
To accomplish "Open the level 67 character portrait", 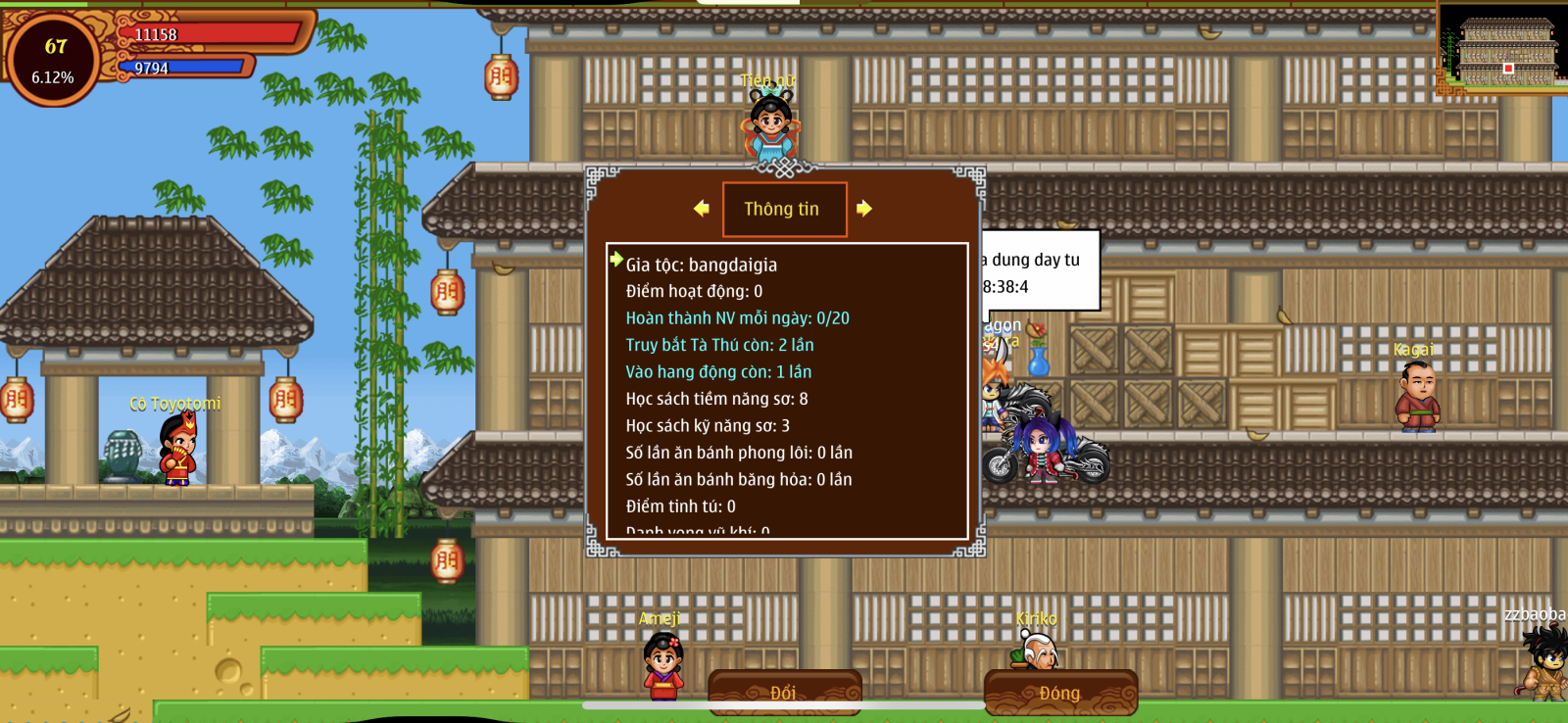I will [x=53, y=59].
